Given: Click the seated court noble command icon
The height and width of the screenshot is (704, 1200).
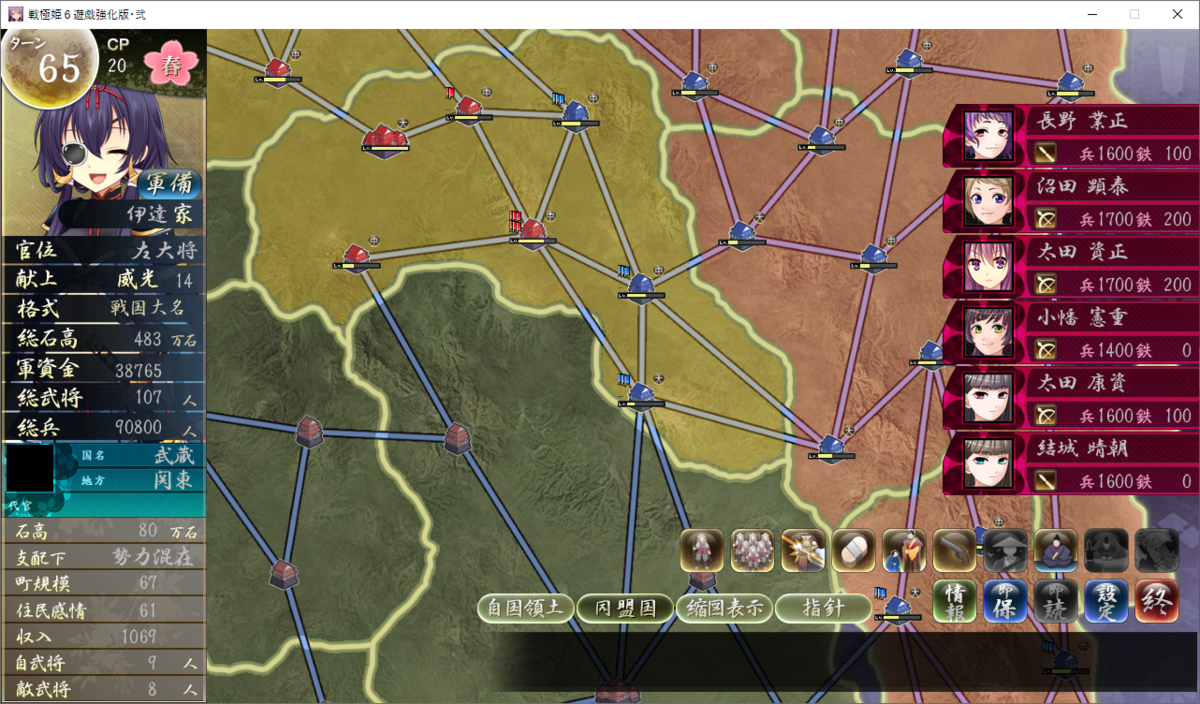Looking at the screenshot, I should (x=1055, y=550).
